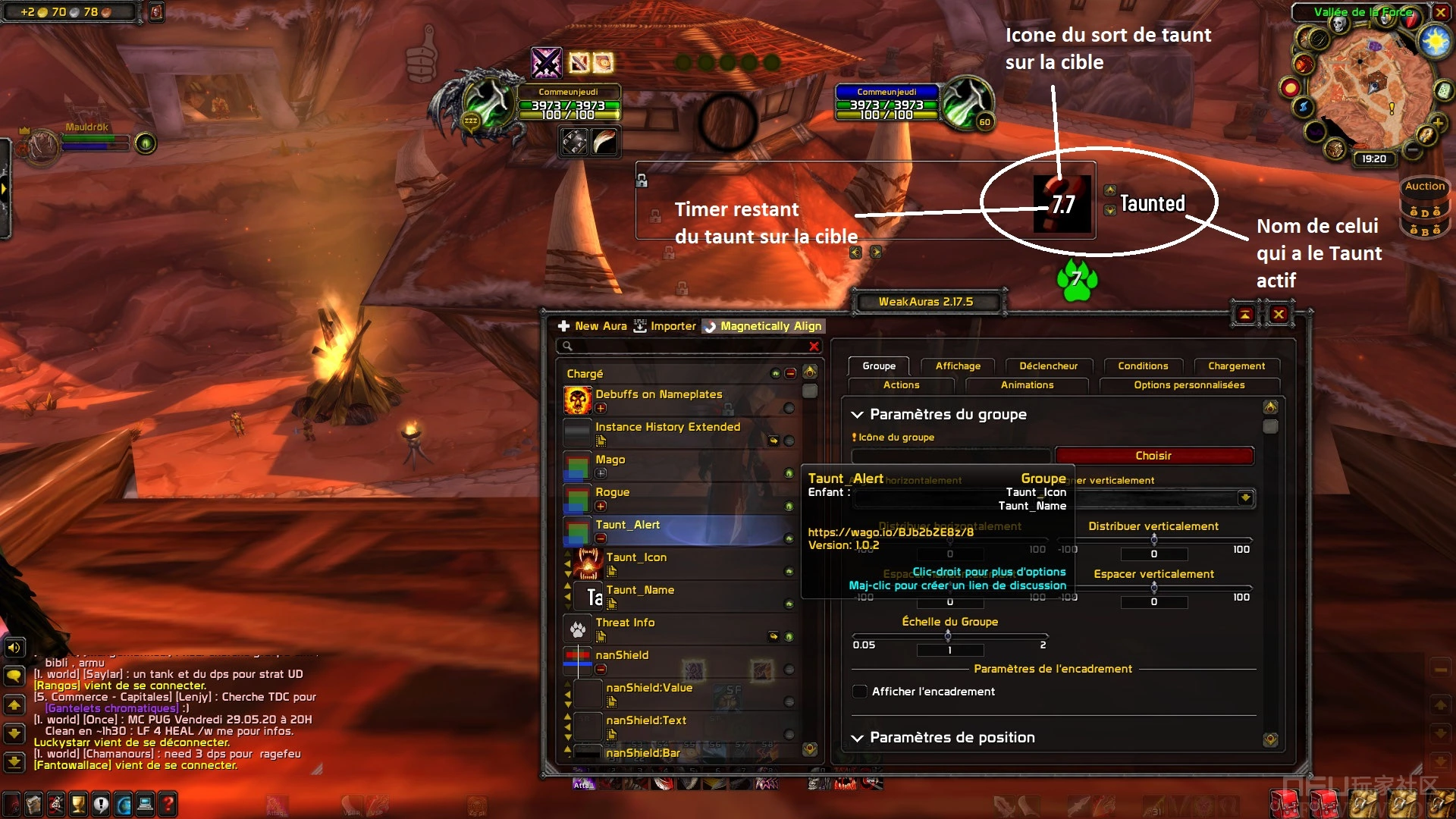Activate Magnetically Align
The height and width of the screenshot is (819, 1456).
(x=763, y=326)
